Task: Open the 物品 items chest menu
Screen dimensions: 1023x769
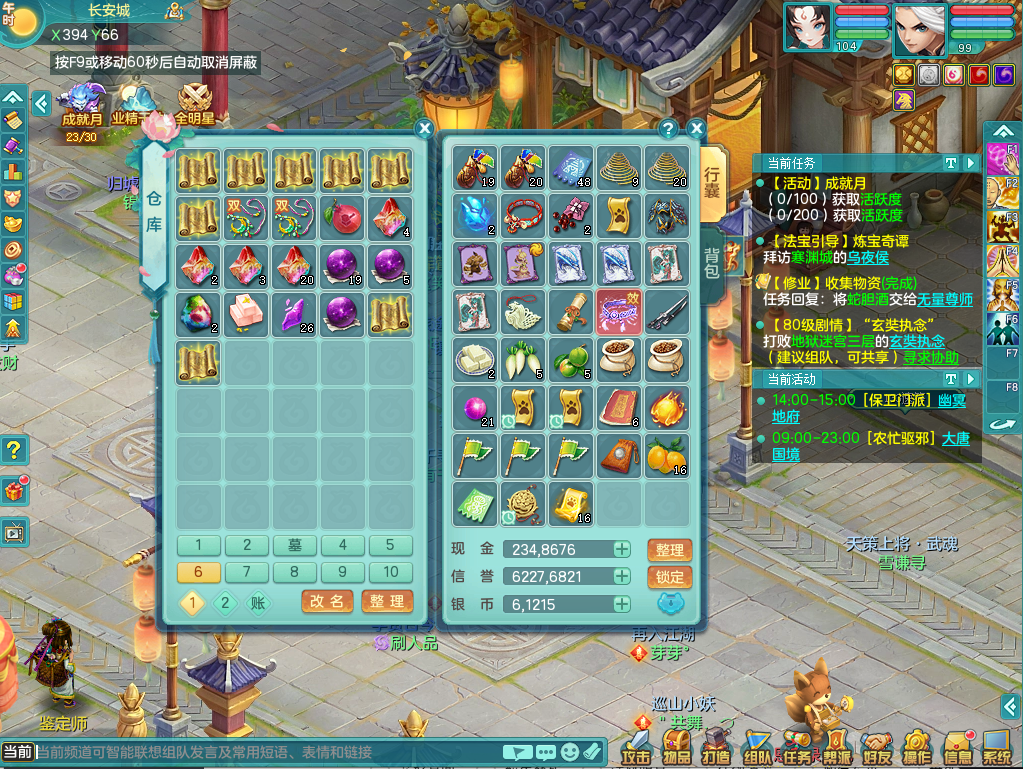Action: point(677,746)
